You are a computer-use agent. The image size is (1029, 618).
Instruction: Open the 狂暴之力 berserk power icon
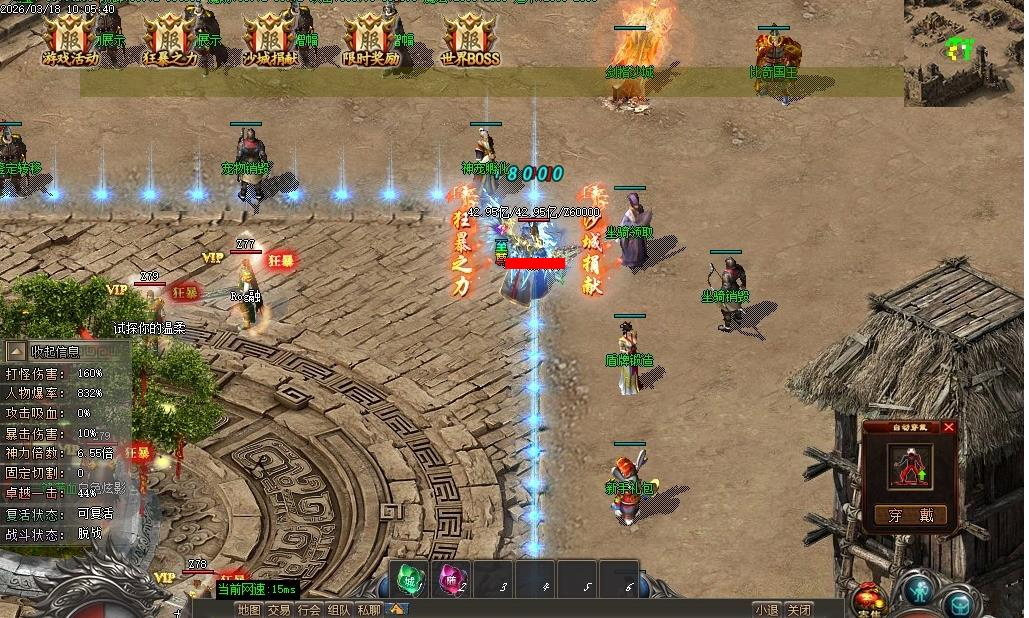(x=170, y=41)
